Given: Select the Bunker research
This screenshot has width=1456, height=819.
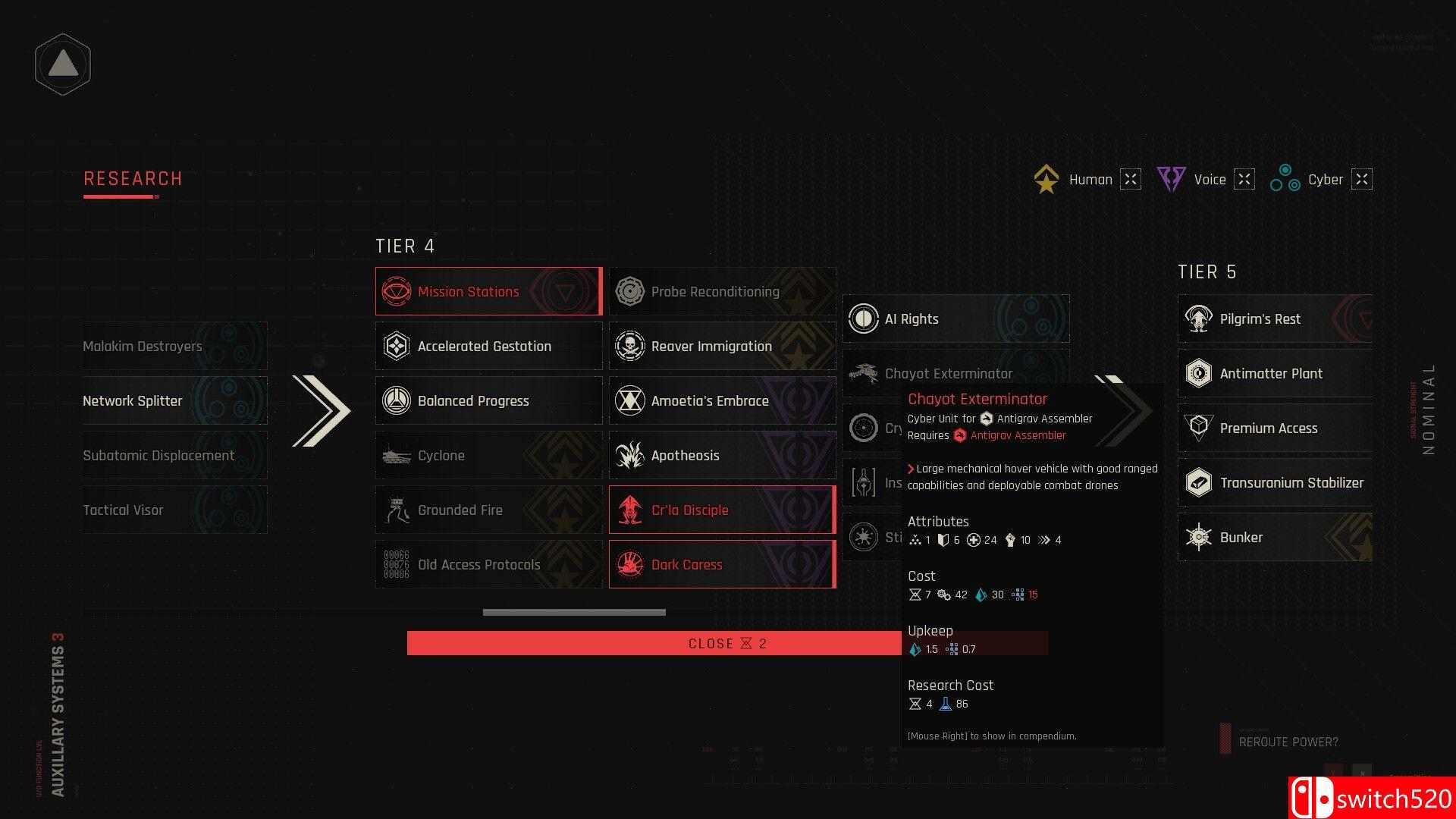Looking at the screenshot, I should point(1274,538).
